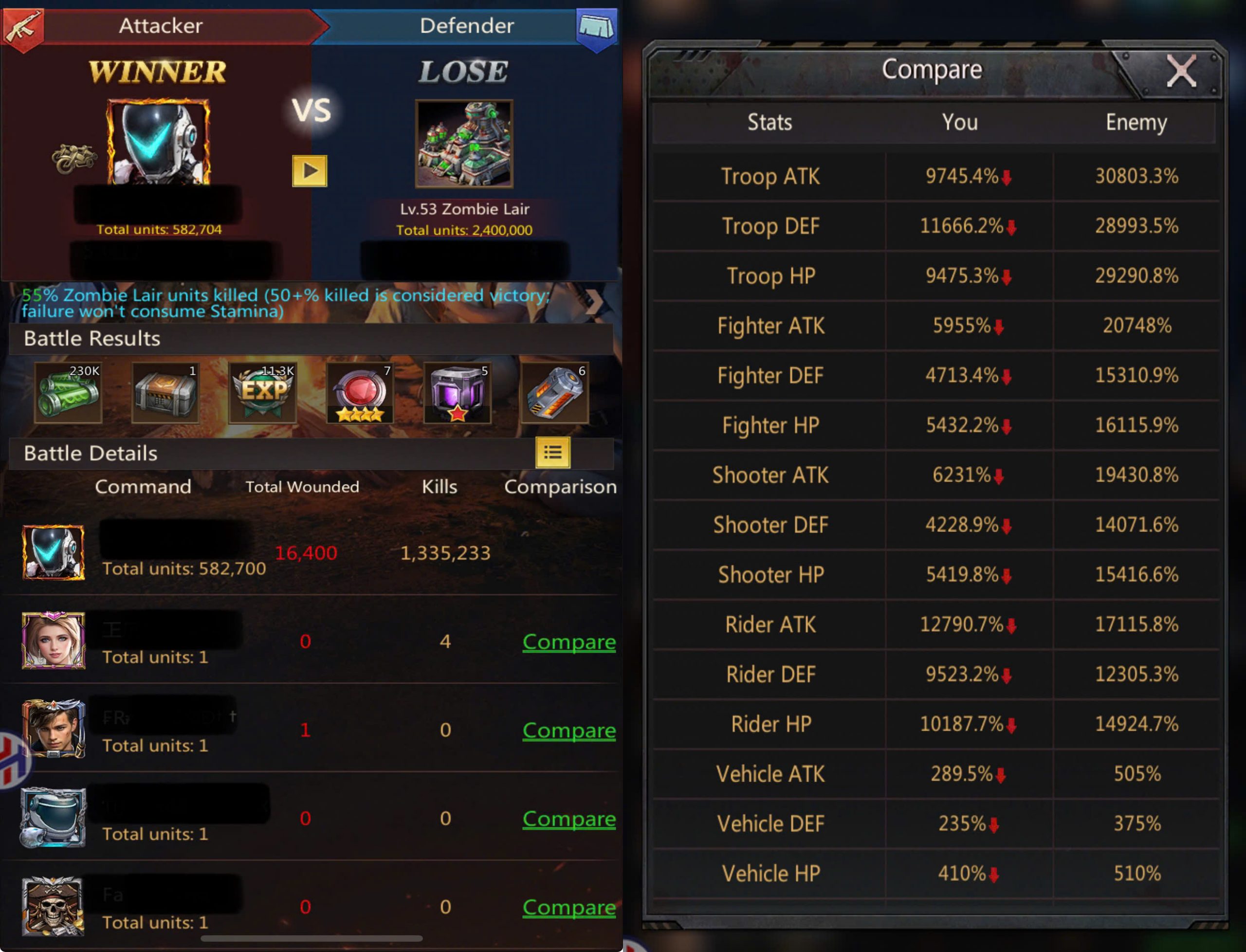The height and width of the screenshot is (952, 1246).
Task: Open the yellow battle details list button
Action: point(552,452)
